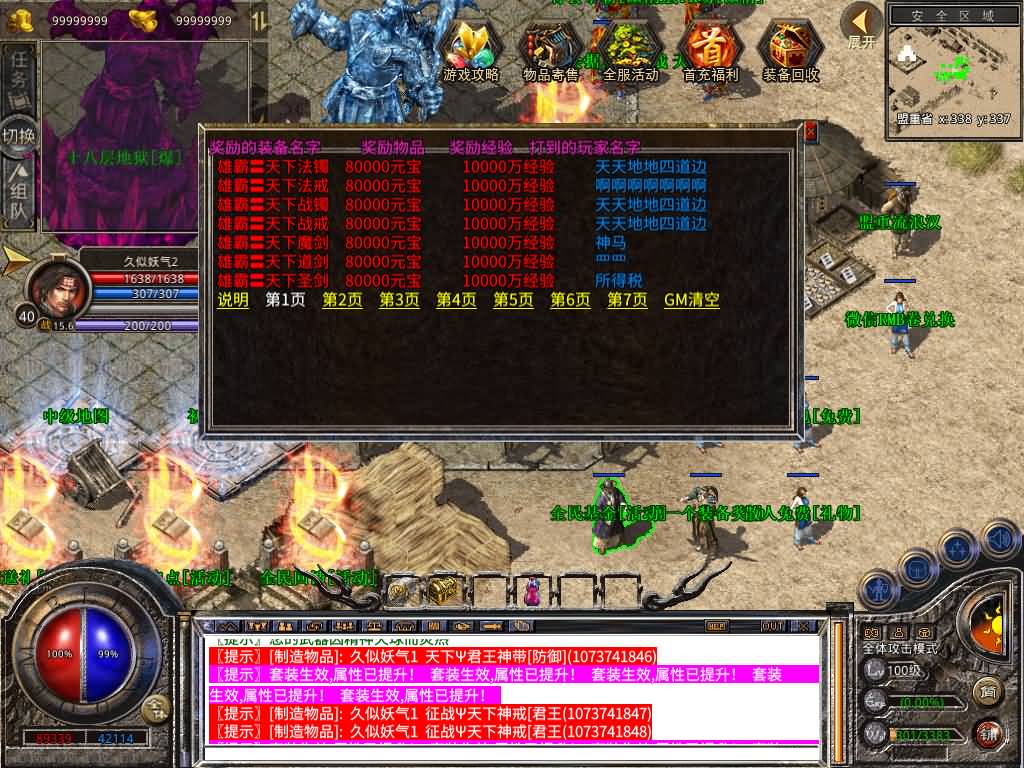The height and width of the screenshot is (768, 1024).
Task: Close the reward list dialog
Action: pyautogui.click(x=810, y=131)
